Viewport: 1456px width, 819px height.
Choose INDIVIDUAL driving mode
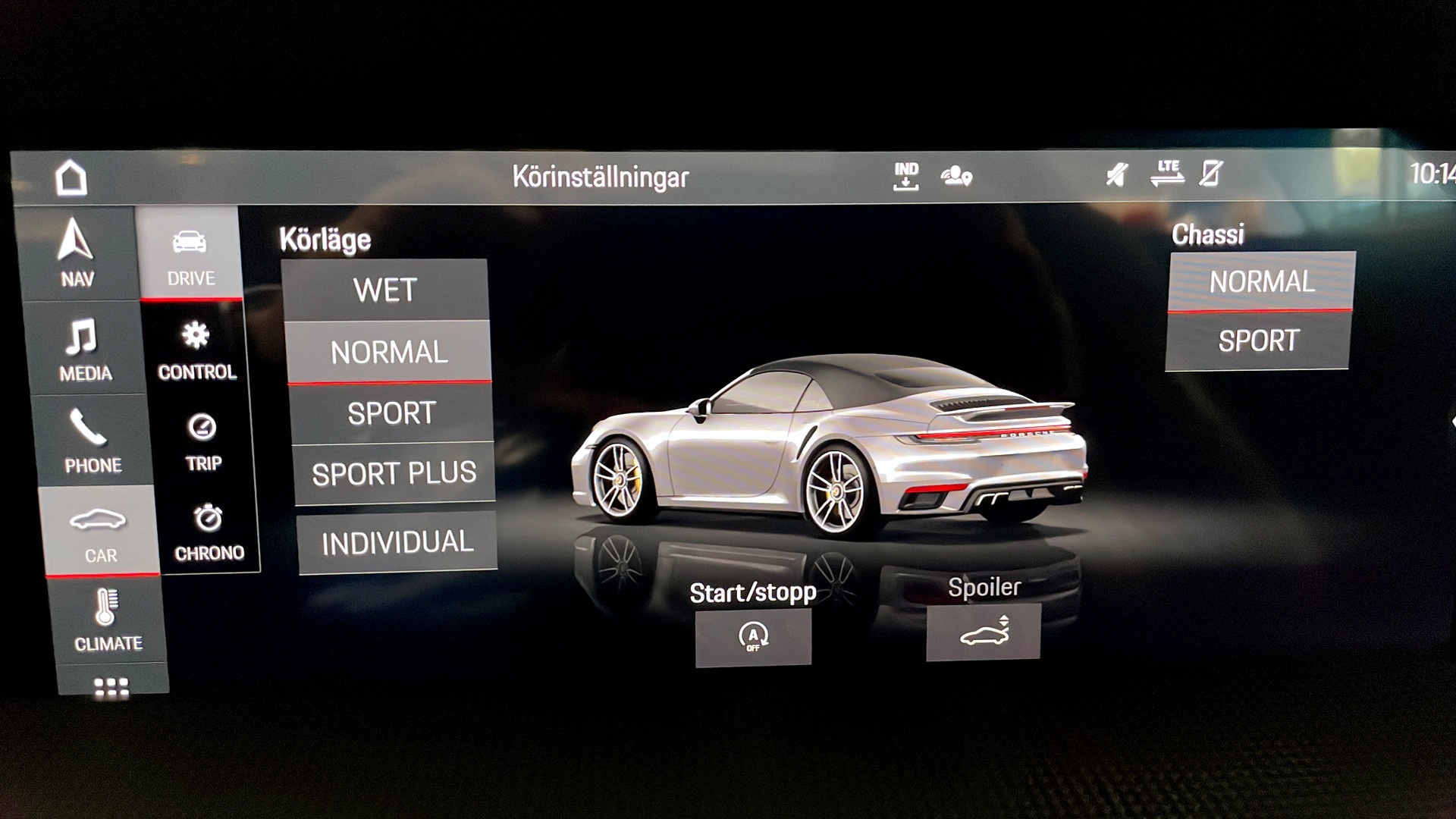pos(397,543)
